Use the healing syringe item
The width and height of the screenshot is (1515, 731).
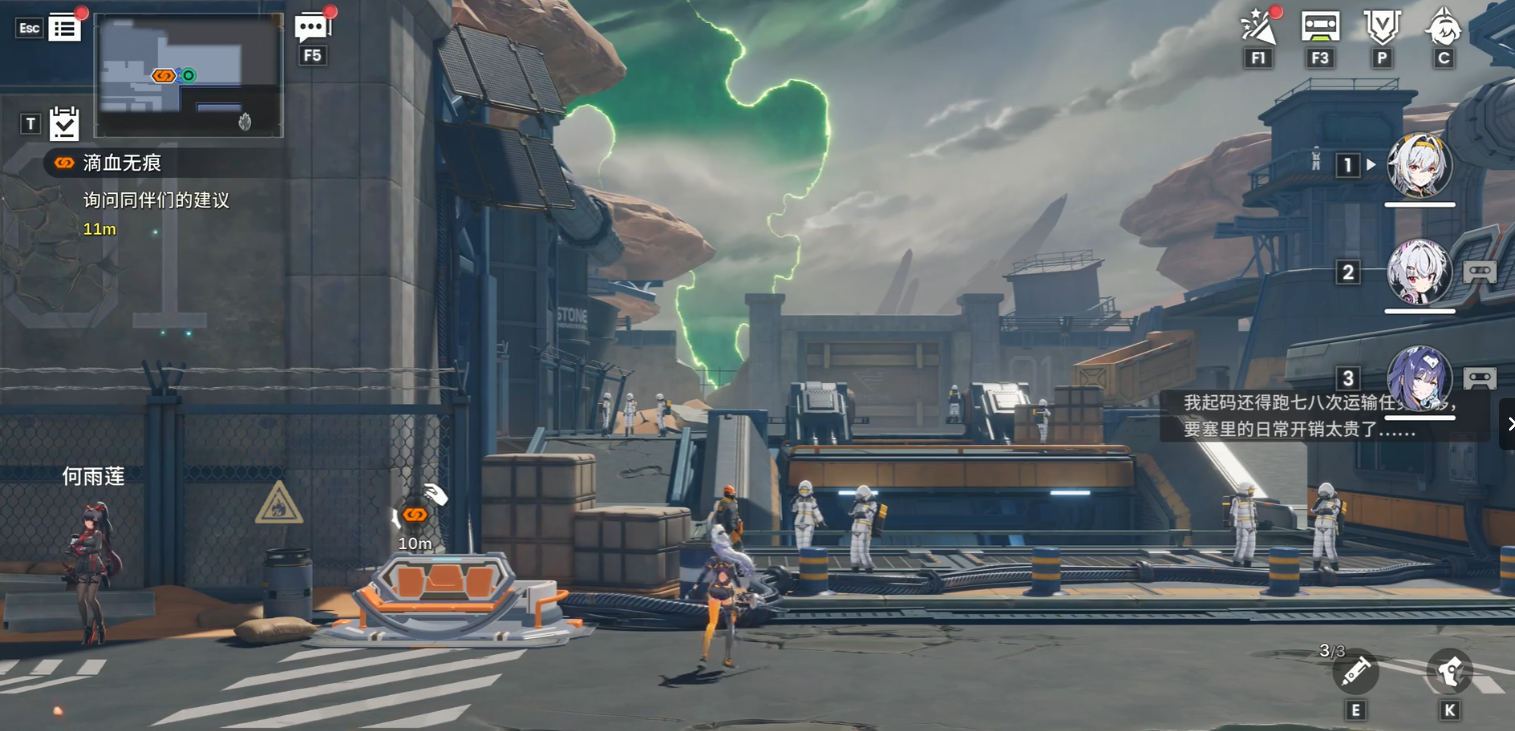point(1355,673)
